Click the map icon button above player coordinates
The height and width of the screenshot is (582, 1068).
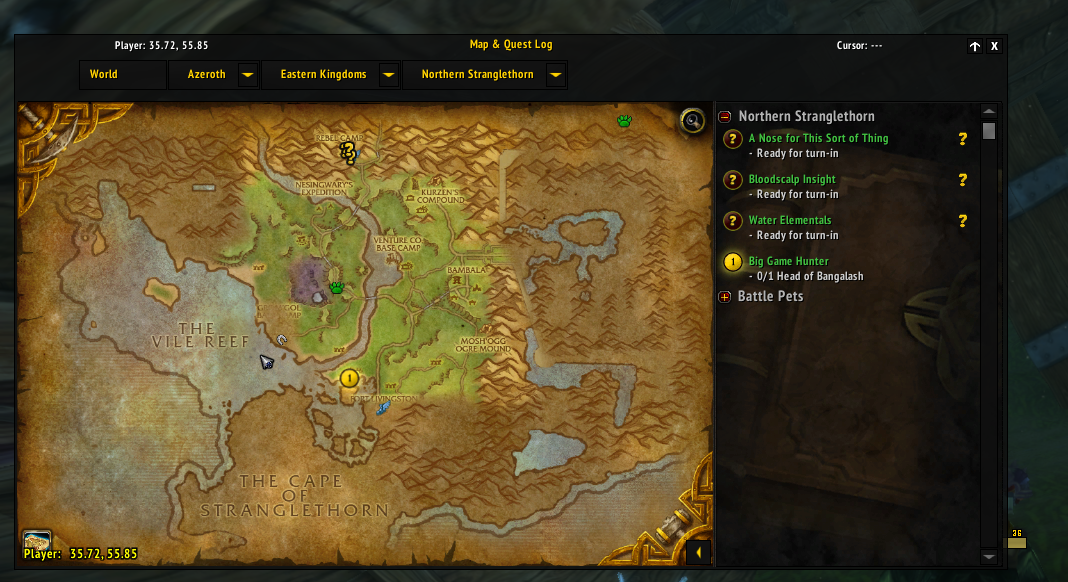click(37, 541)
